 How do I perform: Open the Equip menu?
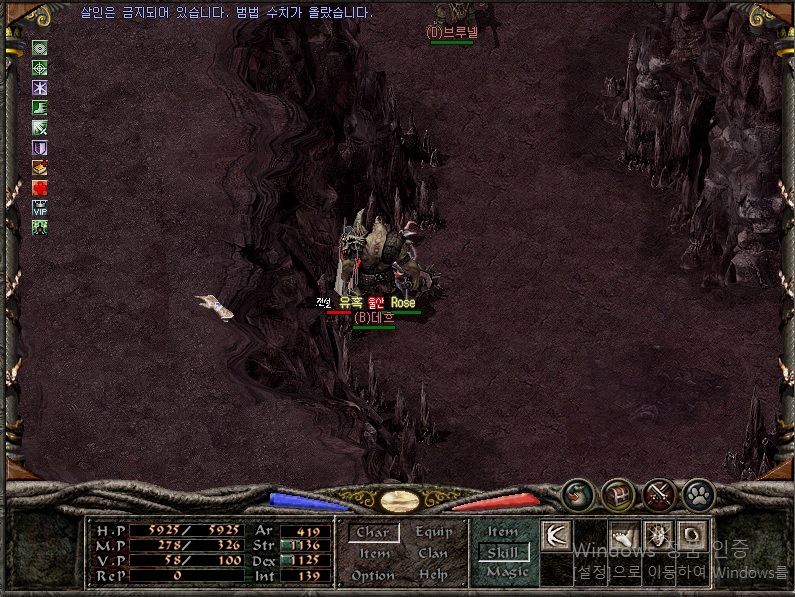[x=433, y=533]
